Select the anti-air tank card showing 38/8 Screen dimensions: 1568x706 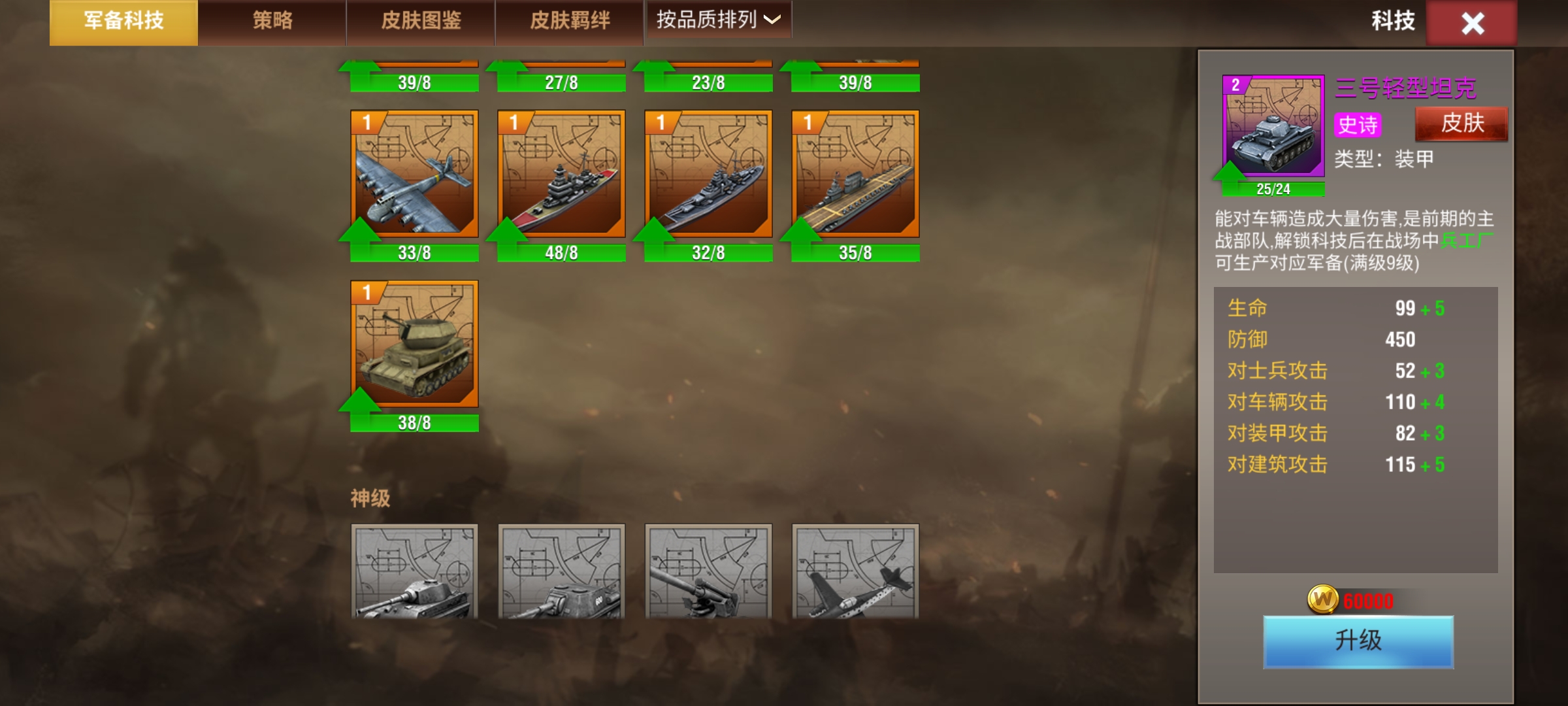(x=414, y=345)
